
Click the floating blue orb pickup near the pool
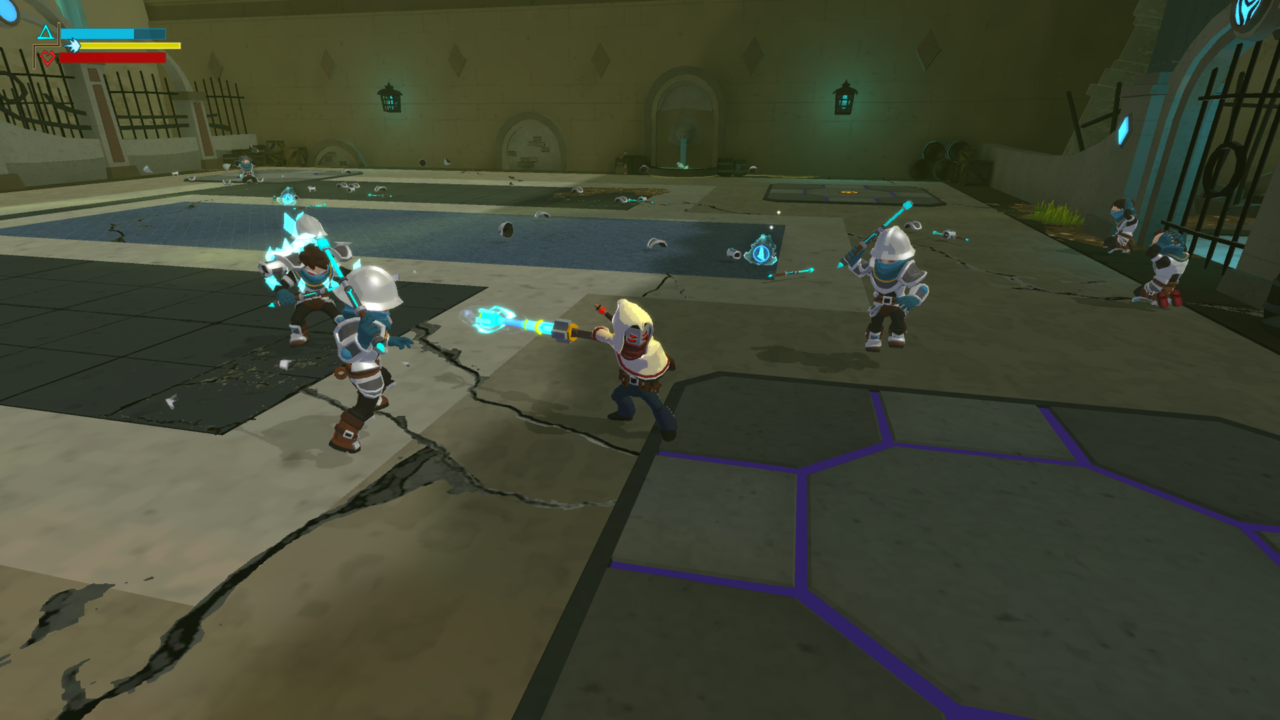(760, 253)
